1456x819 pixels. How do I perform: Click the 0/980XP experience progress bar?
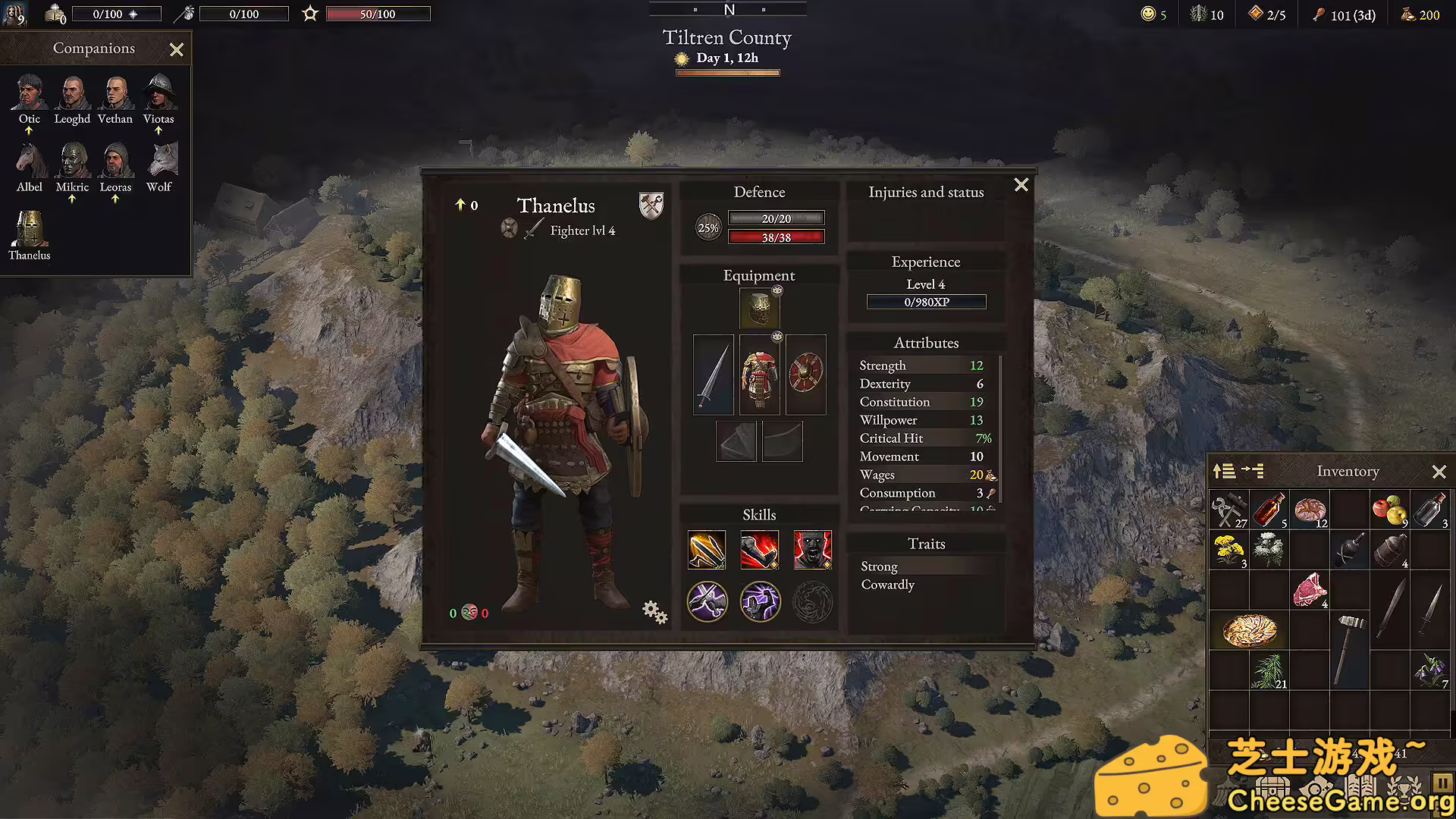coord(926,301)
